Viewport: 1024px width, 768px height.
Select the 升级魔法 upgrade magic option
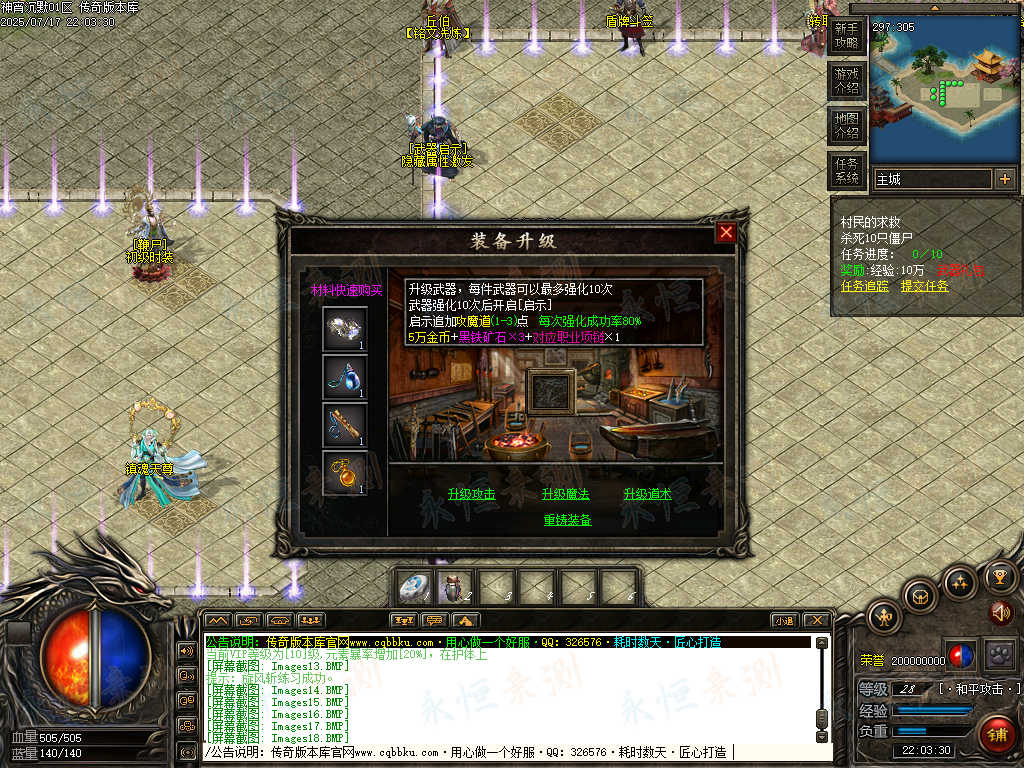click(x=566, y=494)
